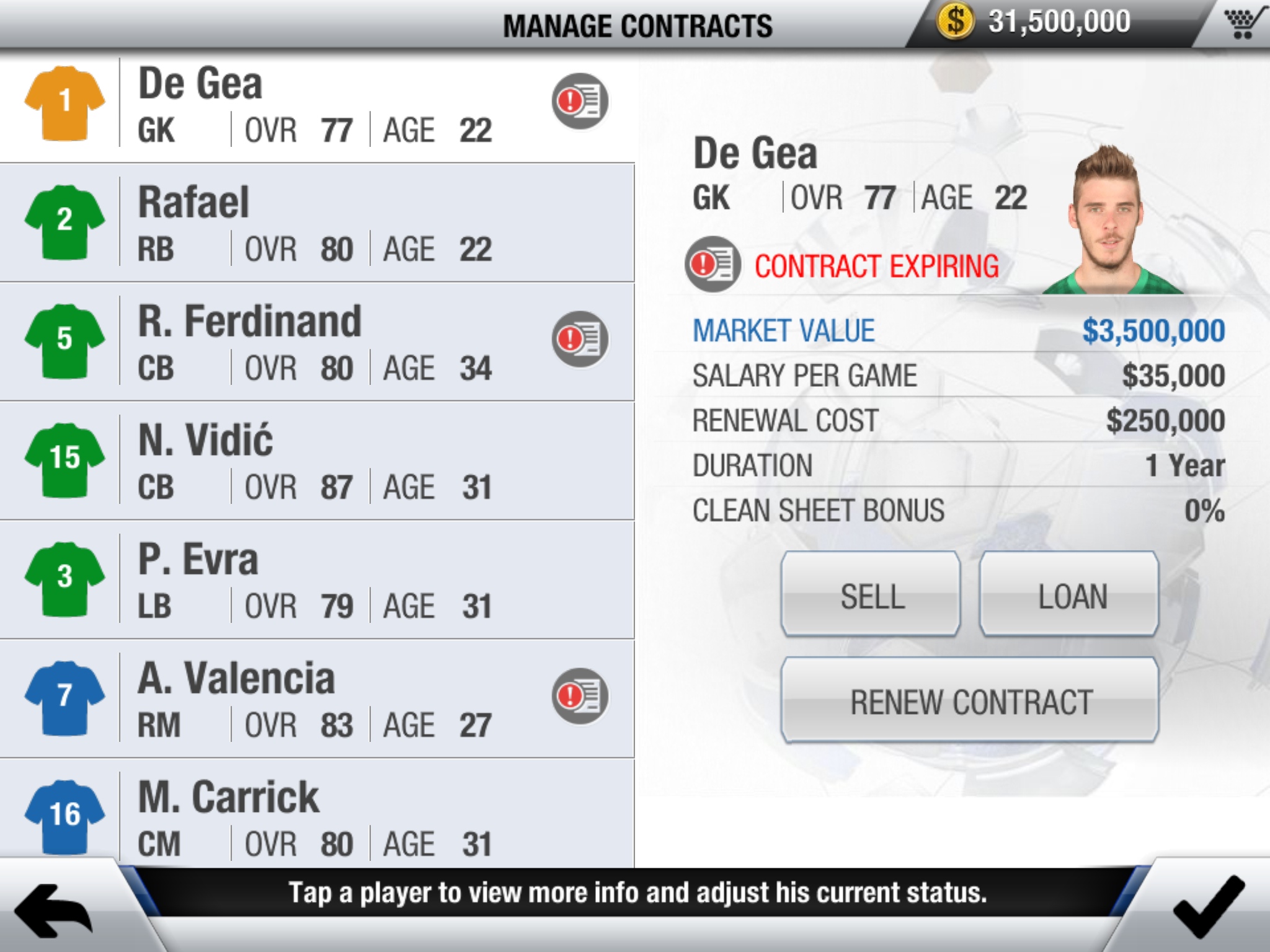Image resolution: width=1270 pixels, height=952 pixels.
Task: Select De Gea in the player list
Action: point(316,105)
